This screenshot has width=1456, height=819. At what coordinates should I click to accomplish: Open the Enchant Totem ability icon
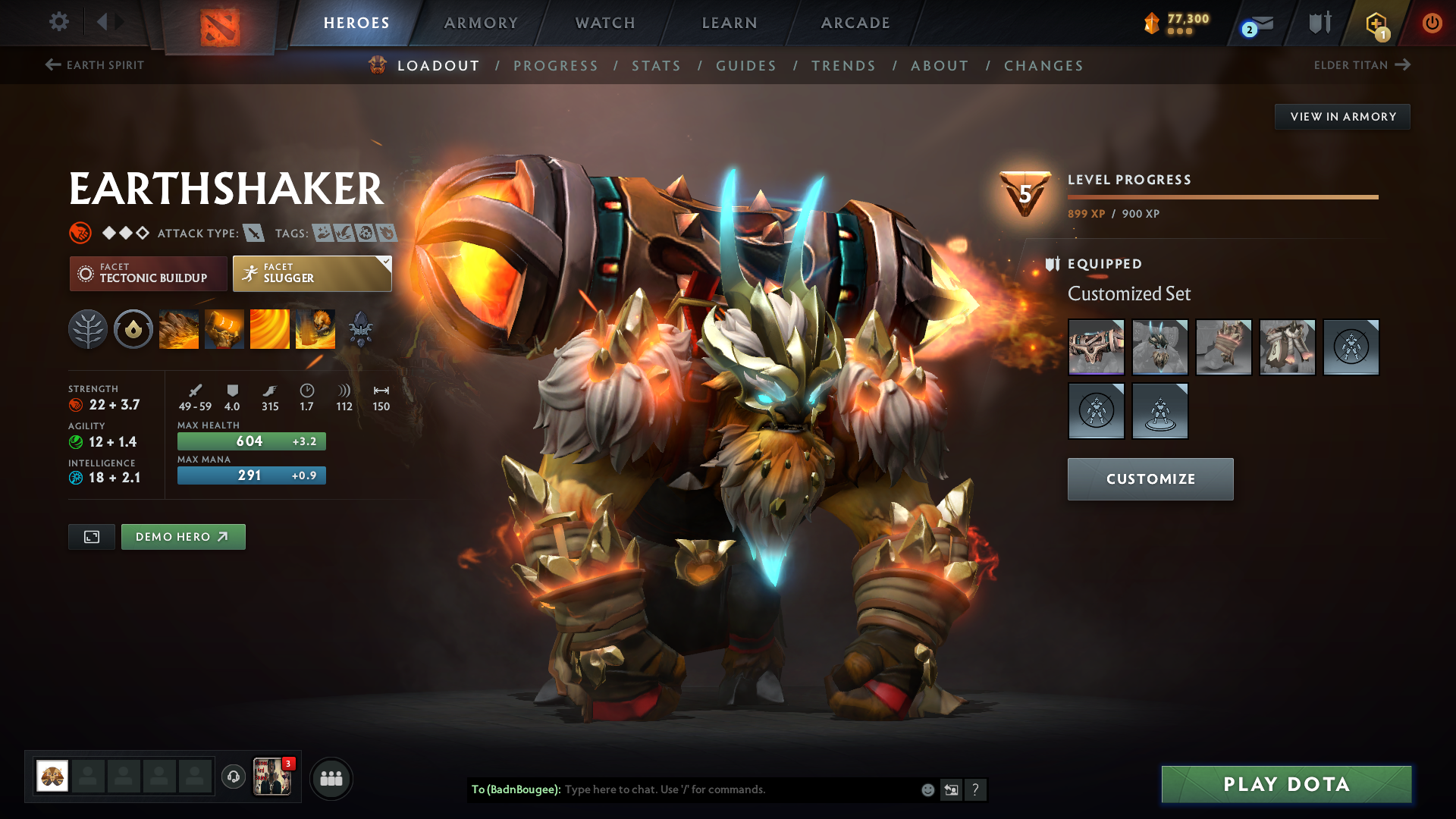pos(224,329)
